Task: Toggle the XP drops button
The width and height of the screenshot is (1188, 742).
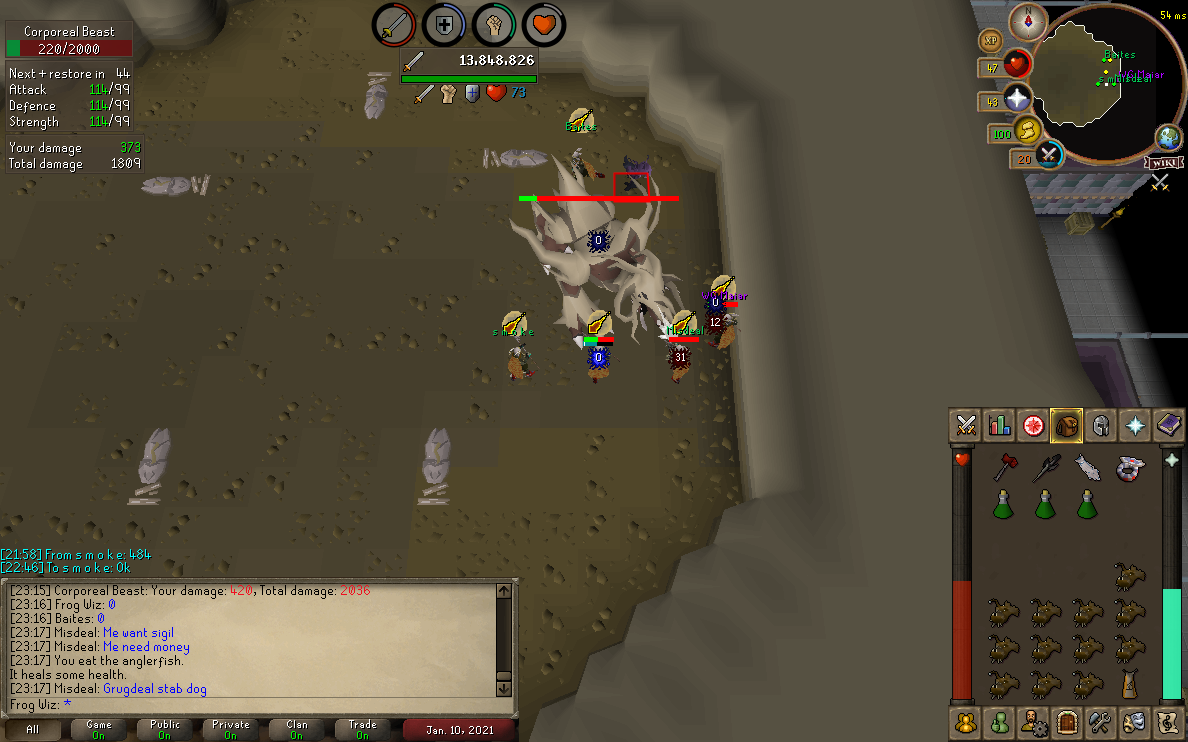Action: 992,41
